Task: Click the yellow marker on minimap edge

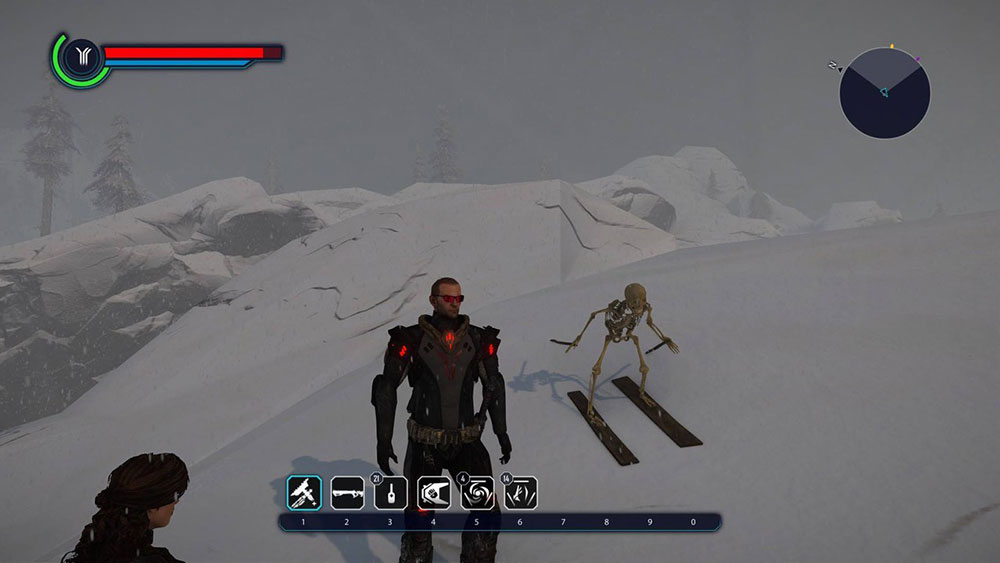Action: coord(891,47)
